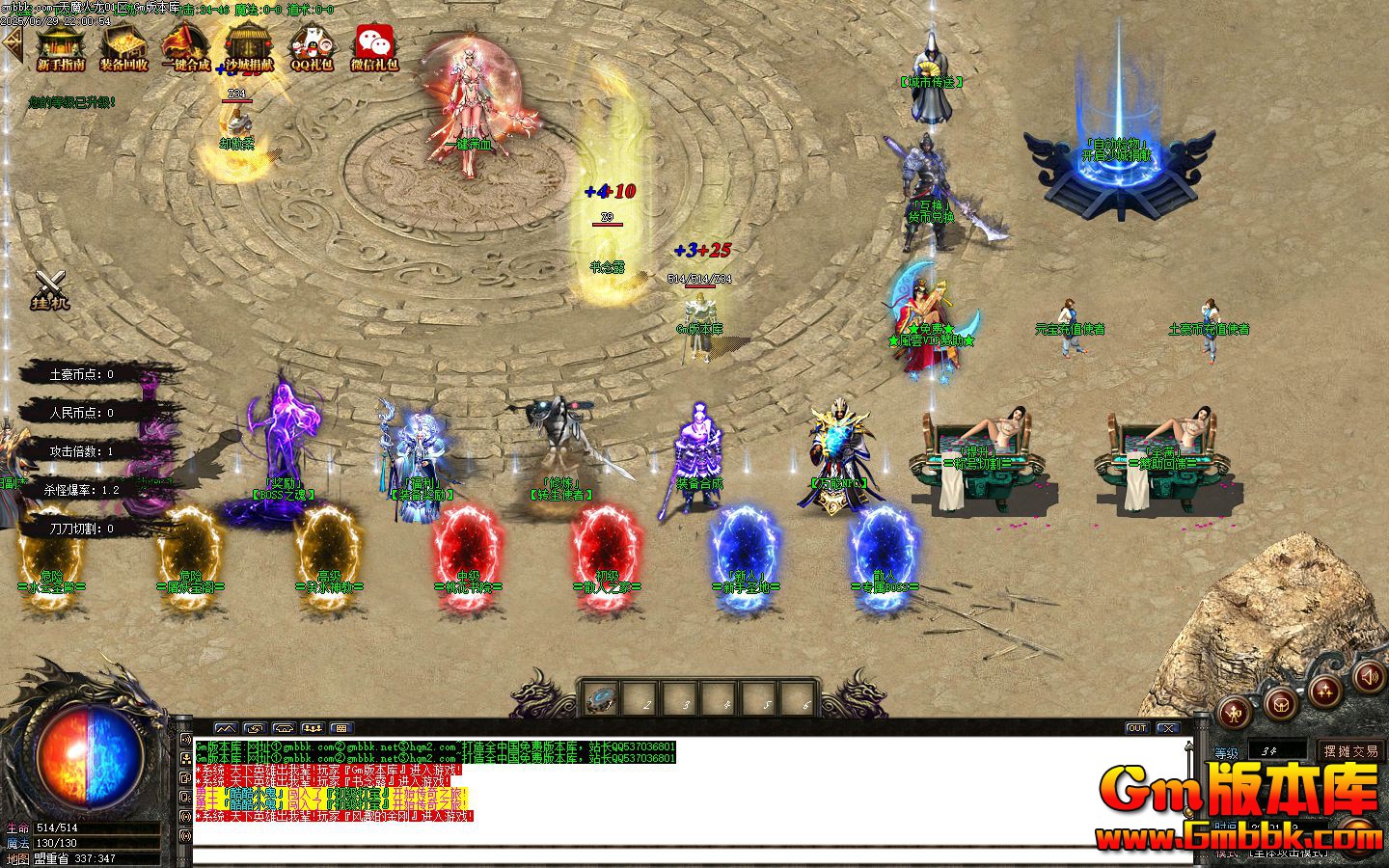
Task: Toggle the chat sound icon beside chat window
Action: pyautogui.click(x=188, y=741)
